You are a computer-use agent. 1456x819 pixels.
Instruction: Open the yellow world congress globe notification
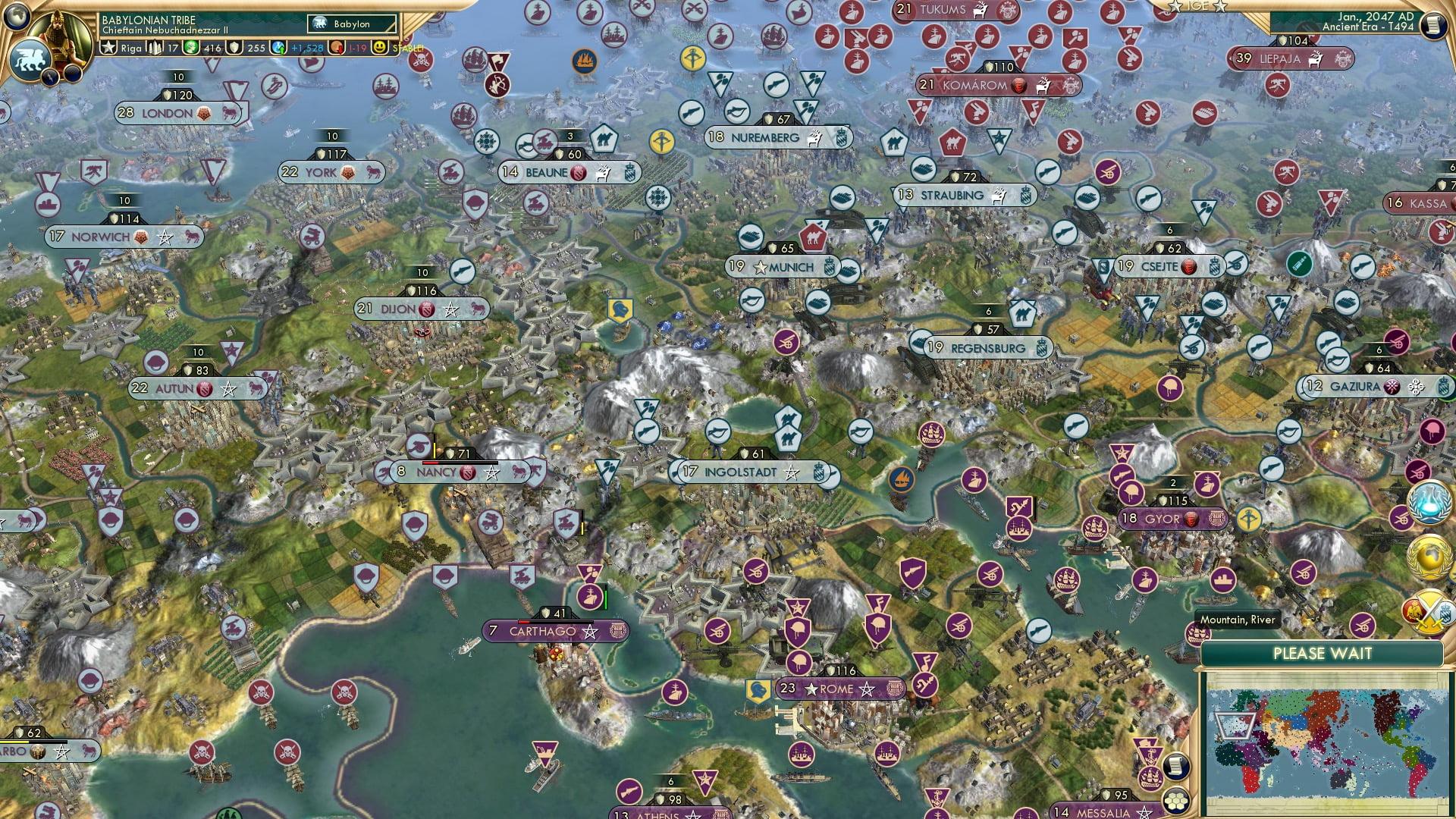pyautogui.click(x=1428, y=555)
